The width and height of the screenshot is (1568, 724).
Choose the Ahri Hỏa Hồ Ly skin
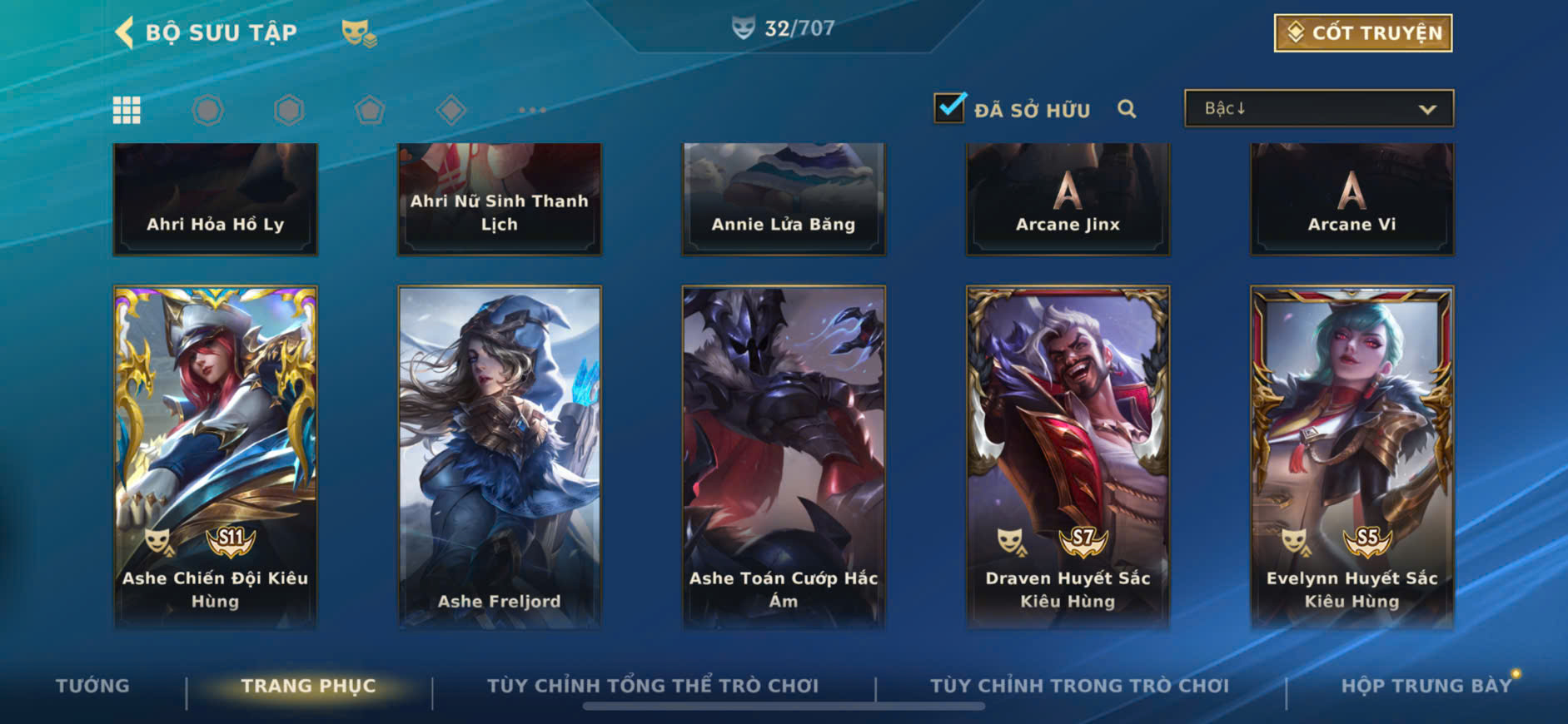pyautogui.click(x=215, y=198)
